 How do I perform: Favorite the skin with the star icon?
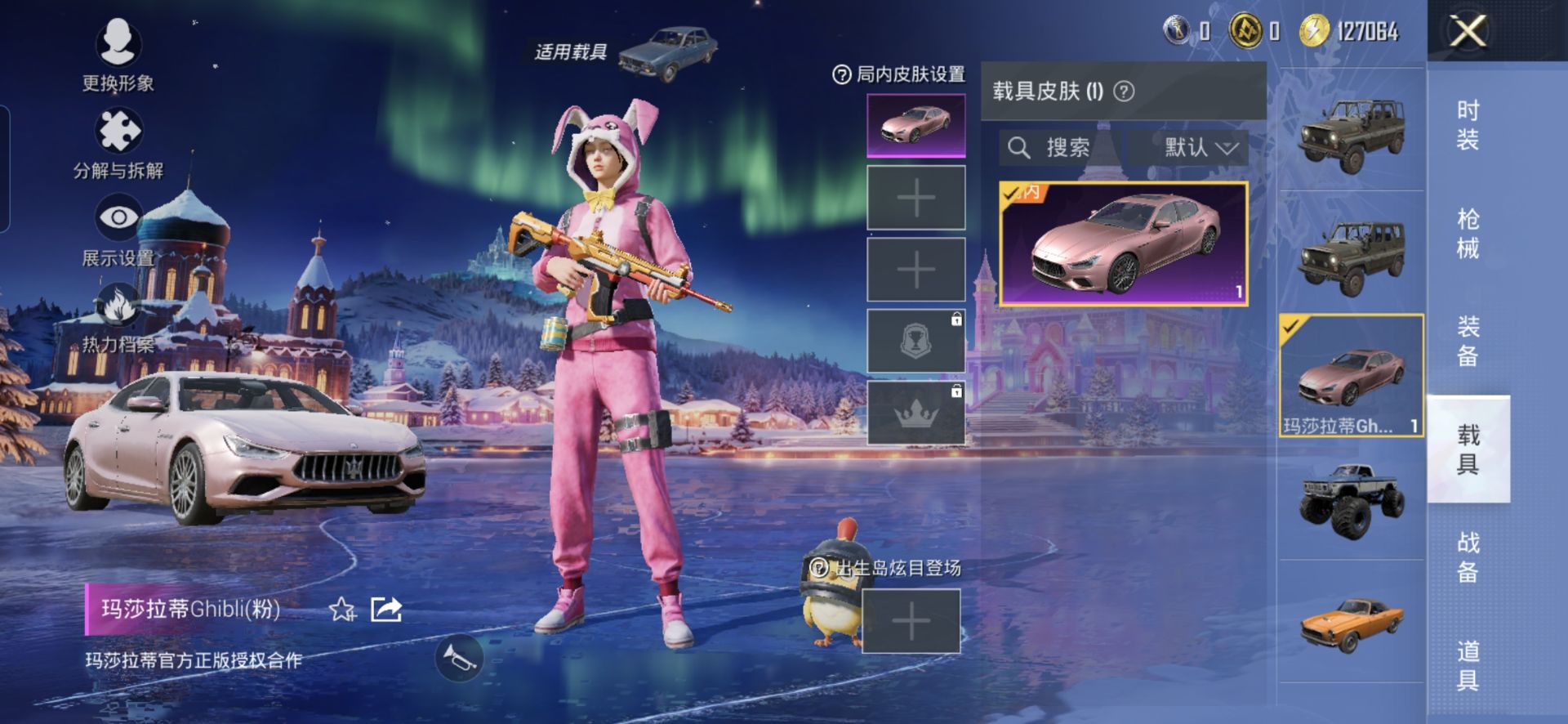click(341, 610)
